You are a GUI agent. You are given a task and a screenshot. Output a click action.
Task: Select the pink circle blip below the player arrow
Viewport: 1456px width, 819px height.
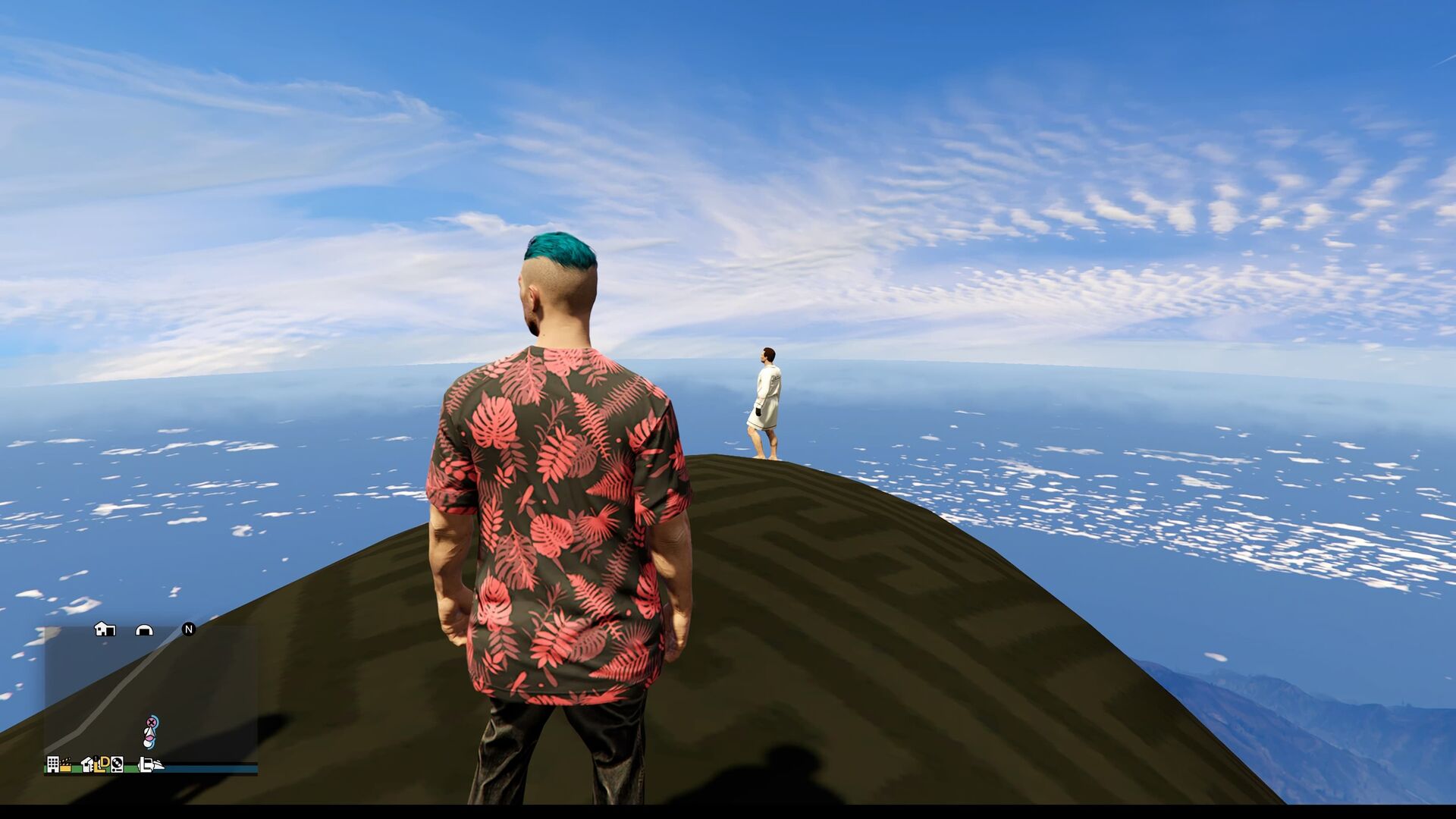click(x=150, y=738)
